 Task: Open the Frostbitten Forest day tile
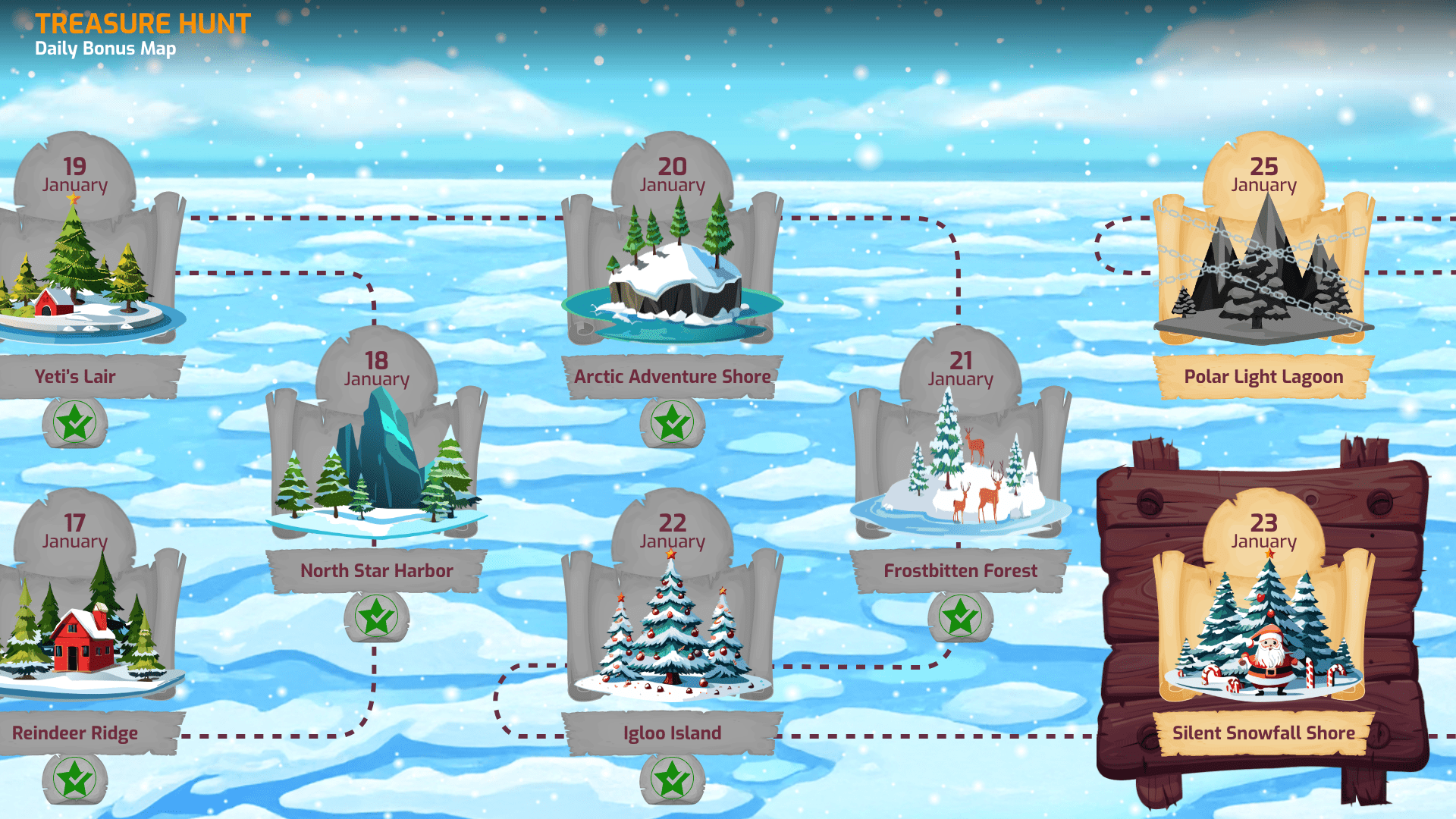click(x=960, y=463)
